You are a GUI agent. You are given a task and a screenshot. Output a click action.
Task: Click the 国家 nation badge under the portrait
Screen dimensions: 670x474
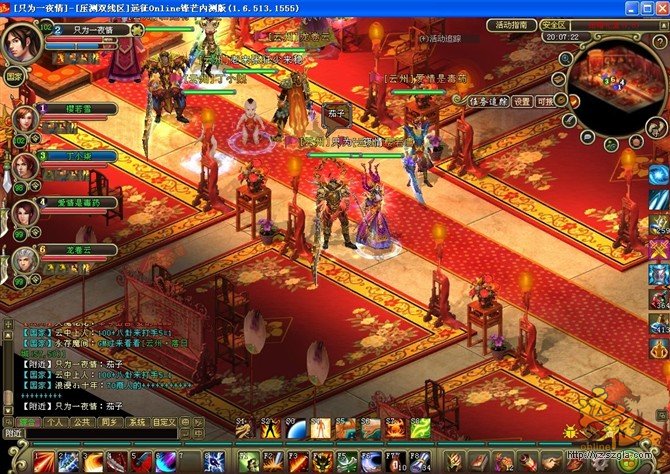point(14,75)
